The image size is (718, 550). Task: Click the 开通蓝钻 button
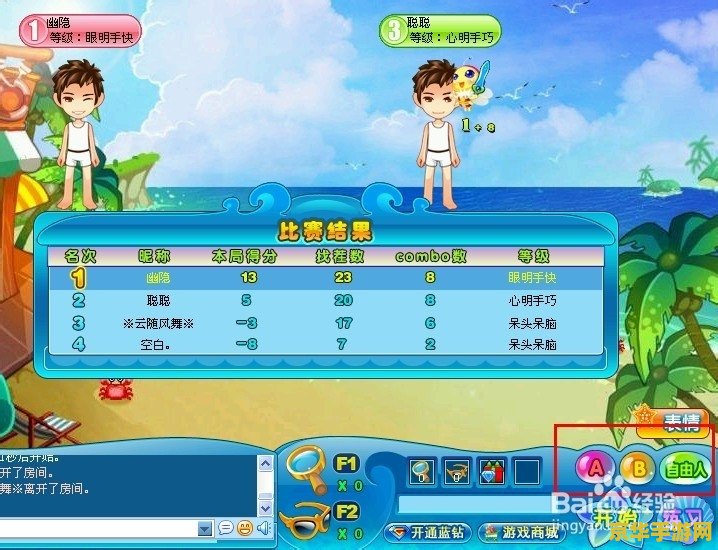tap(428, 532)
